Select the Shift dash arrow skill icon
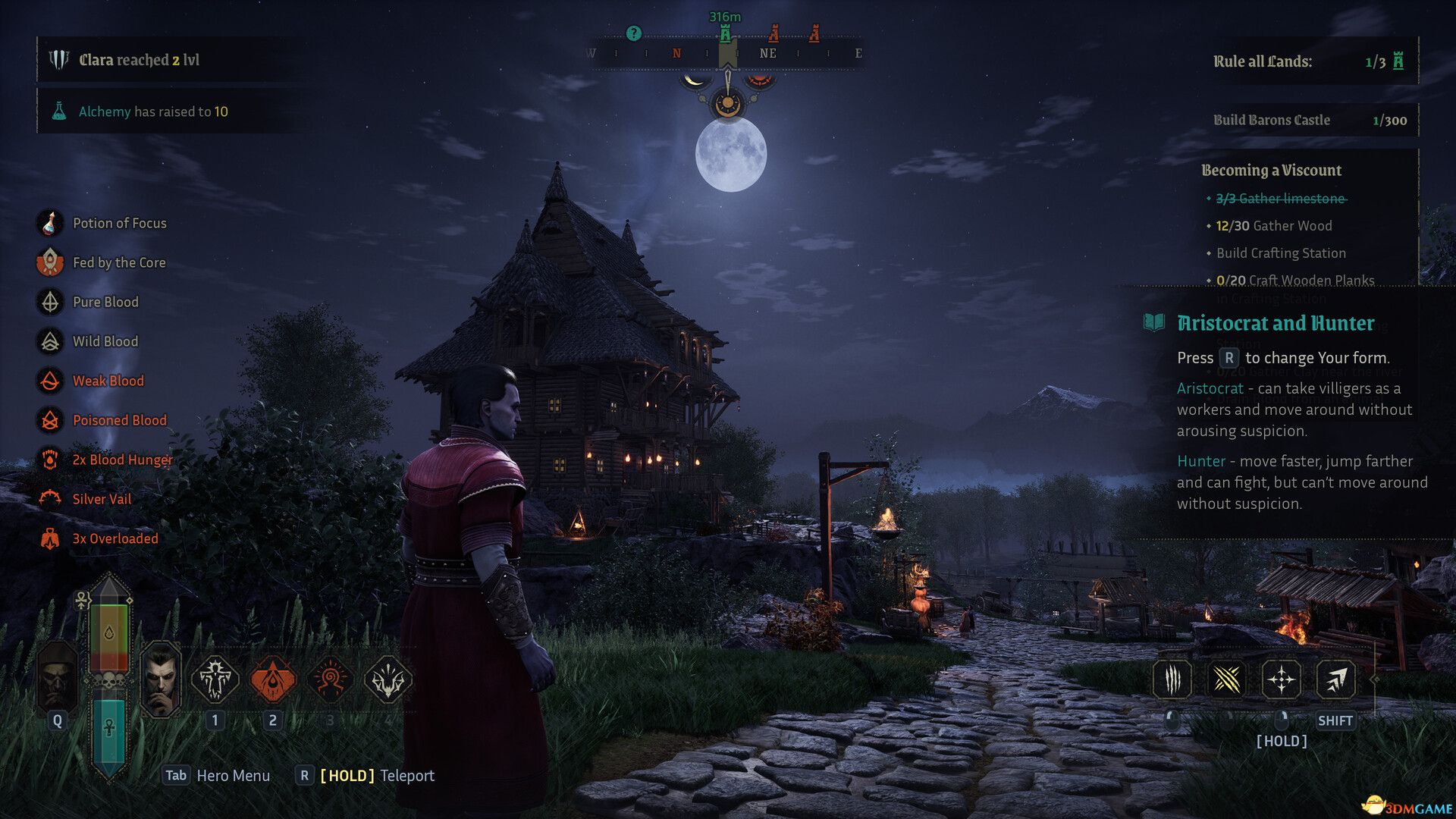Screen dimensions: 1456x819 point(1335,680)
